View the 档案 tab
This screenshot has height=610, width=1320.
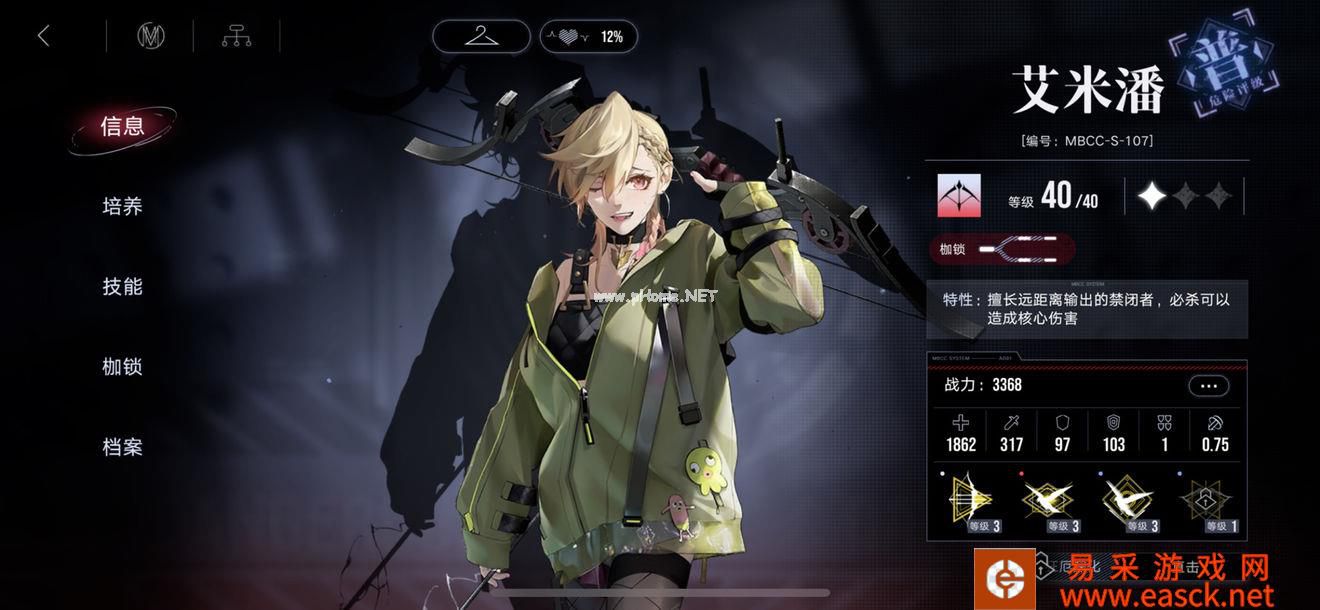pos(122,447)
